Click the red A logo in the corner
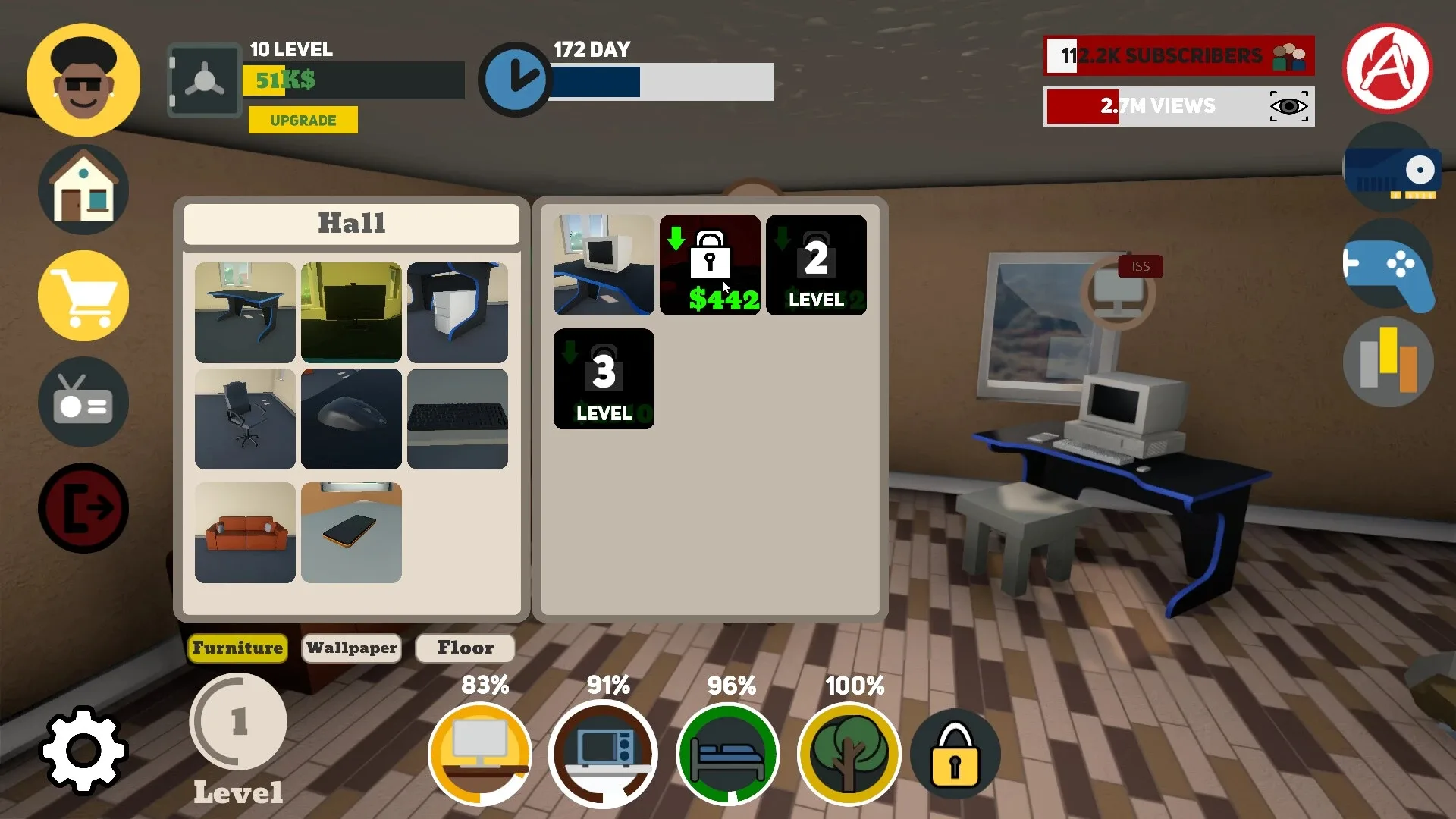The image size is (1456, 819). (1388, 69)
